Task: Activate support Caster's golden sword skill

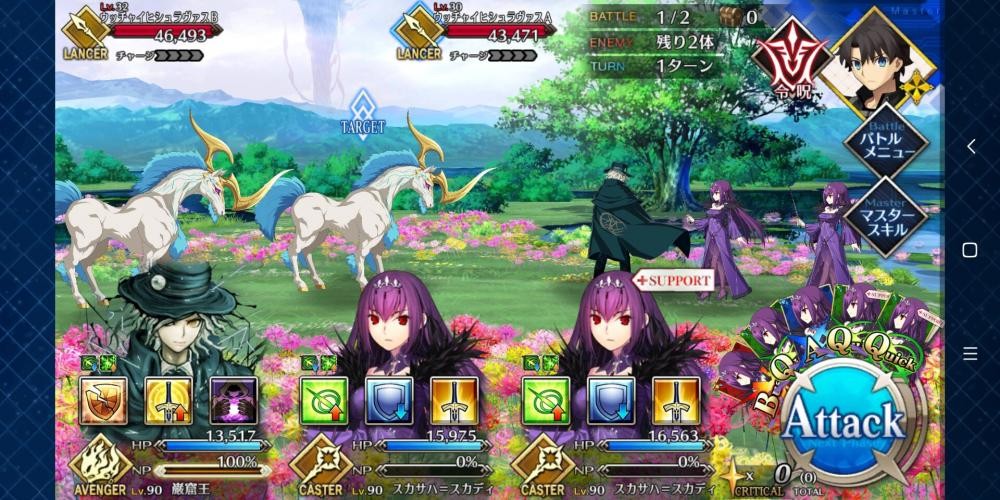Action: [x=674, y=400]
